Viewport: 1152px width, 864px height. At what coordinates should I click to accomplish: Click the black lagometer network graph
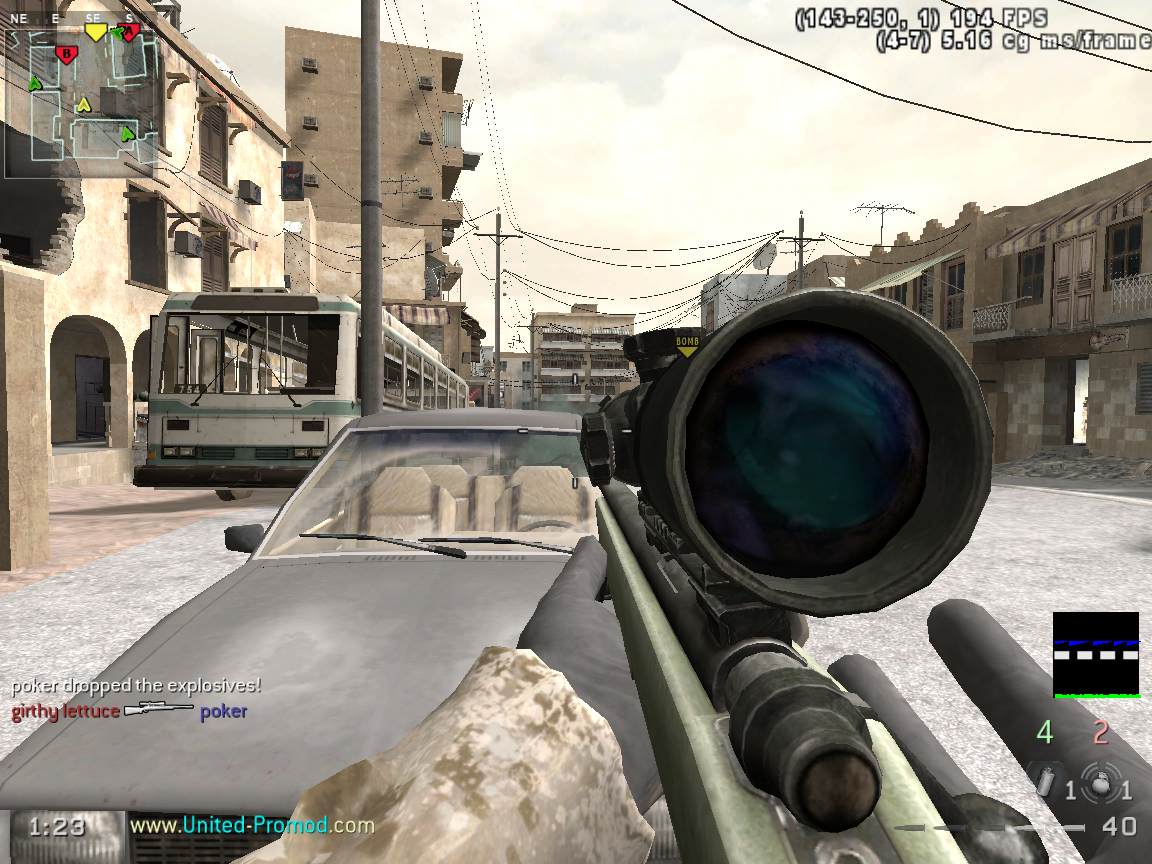tap(1096, 654)
